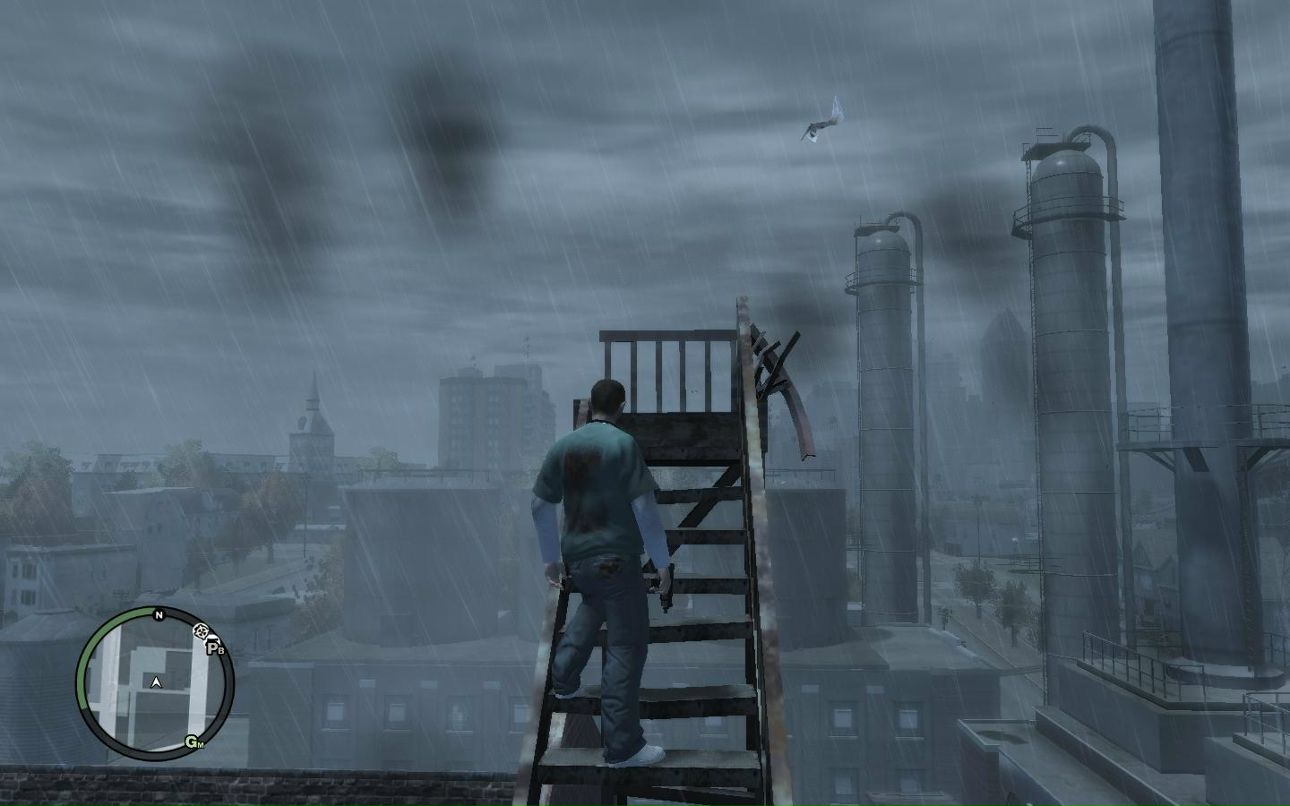The image size is (1290, 806).
Task: Select the PB marker on the radar
Action: click(x=215, y=648)
